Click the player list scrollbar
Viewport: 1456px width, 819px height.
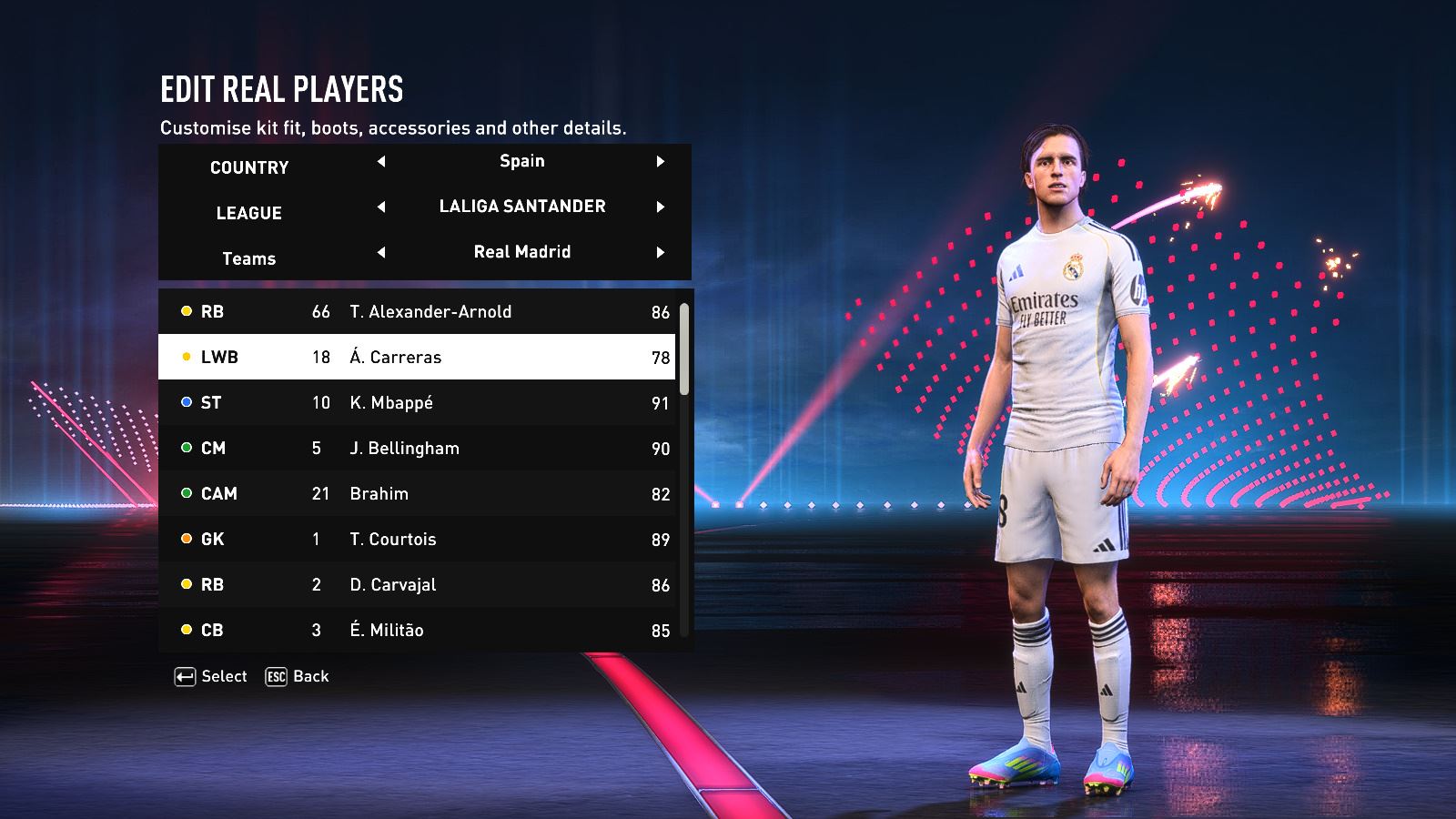pos(684,349)
